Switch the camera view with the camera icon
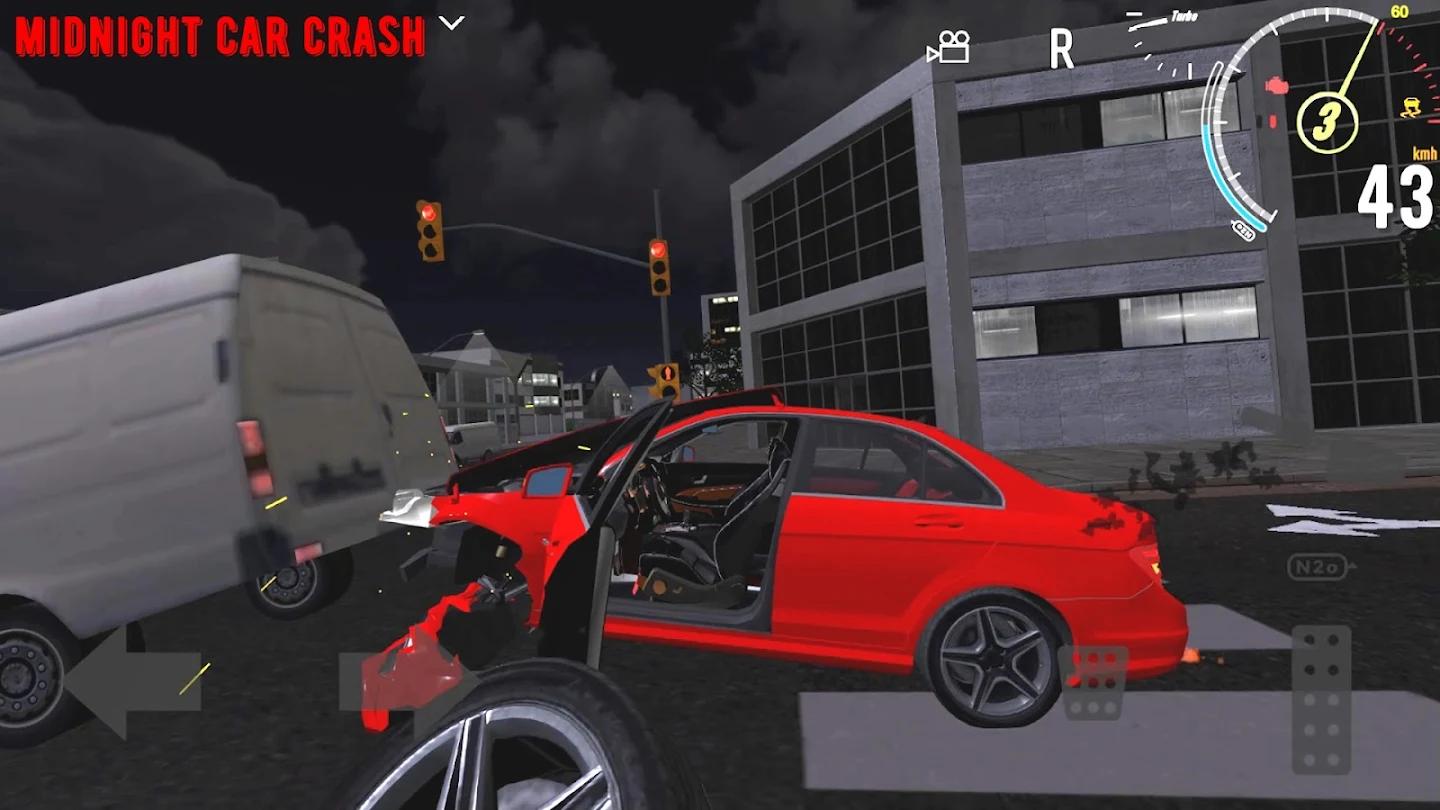Image resolution: width=1440 pixels, height=810 pixels. click(949, 47)
